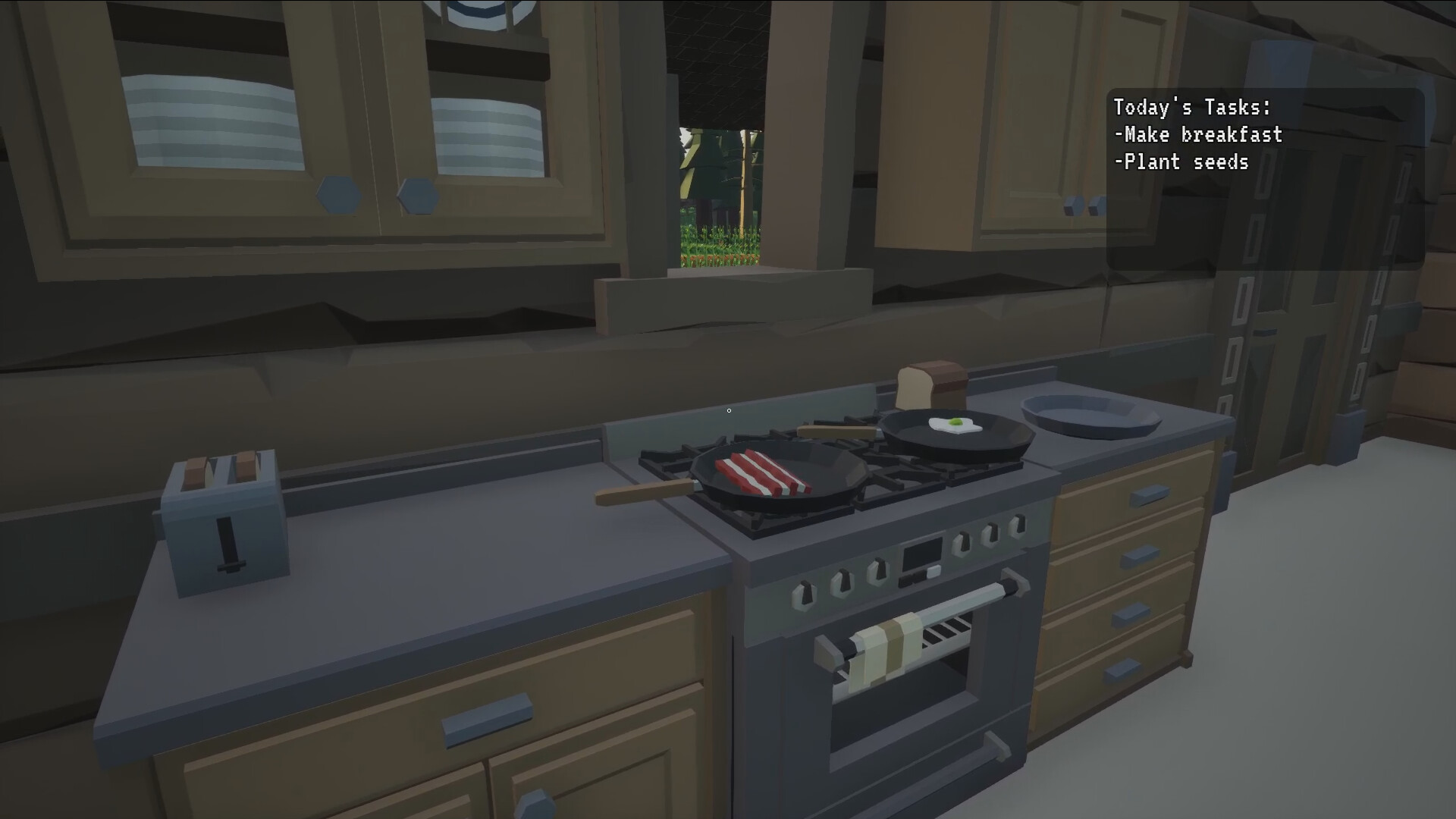The height and width of the screenshot is (819, 1456).
Task: Click the Today's Tasks heading
Action: click(1192, 108)
